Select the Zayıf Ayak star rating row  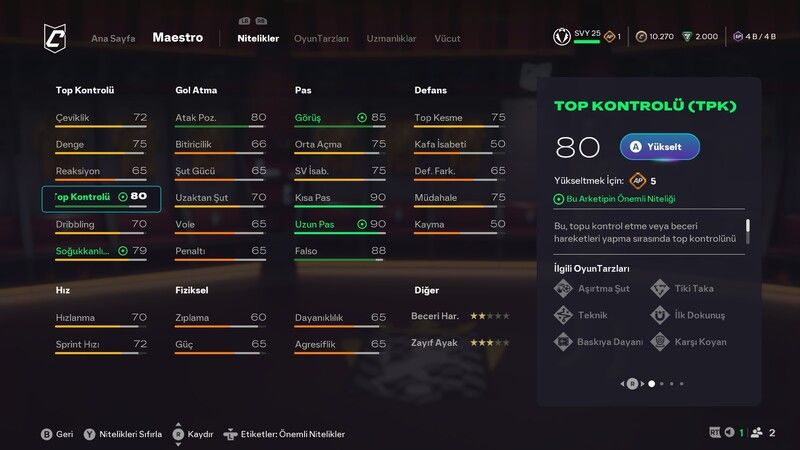461,342
